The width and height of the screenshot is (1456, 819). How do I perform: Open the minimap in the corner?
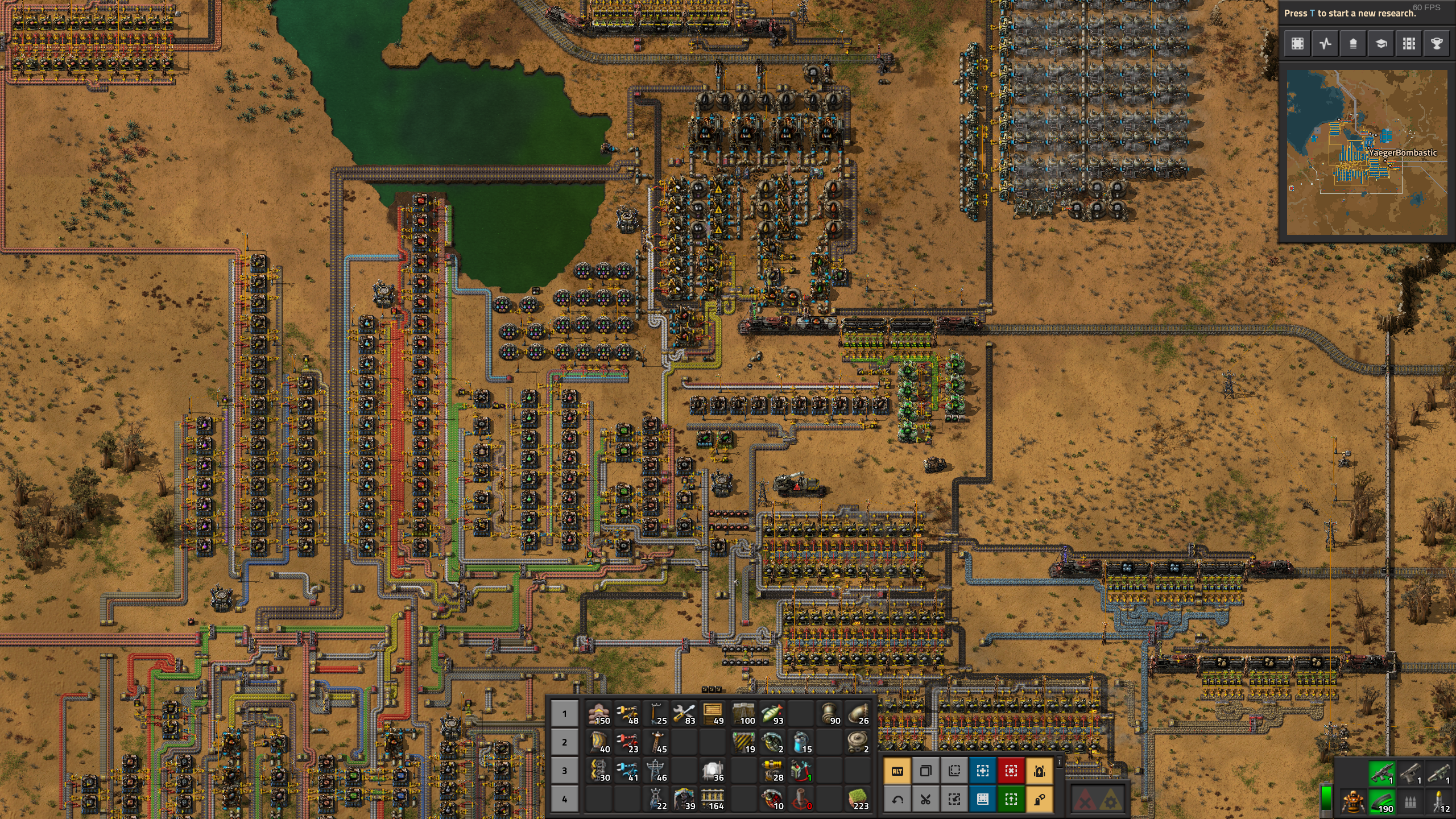click(x=1367, y=152)
